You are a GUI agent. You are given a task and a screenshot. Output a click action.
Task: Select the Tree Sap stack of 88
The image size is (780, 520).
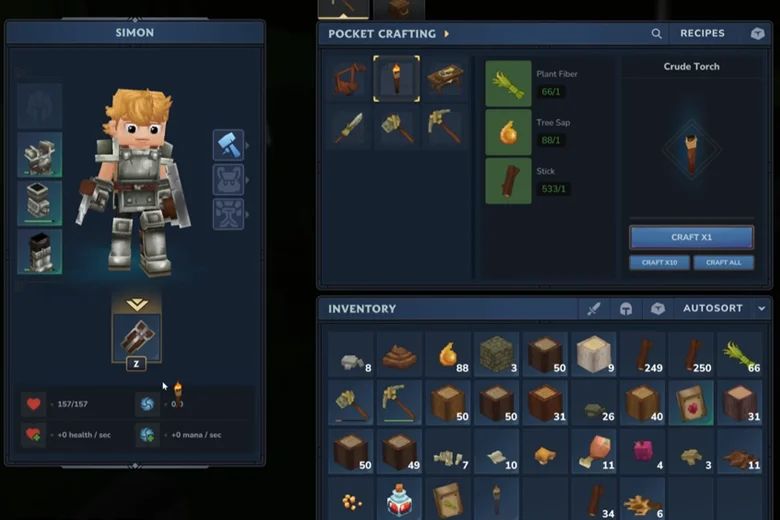tap(448, 354)
